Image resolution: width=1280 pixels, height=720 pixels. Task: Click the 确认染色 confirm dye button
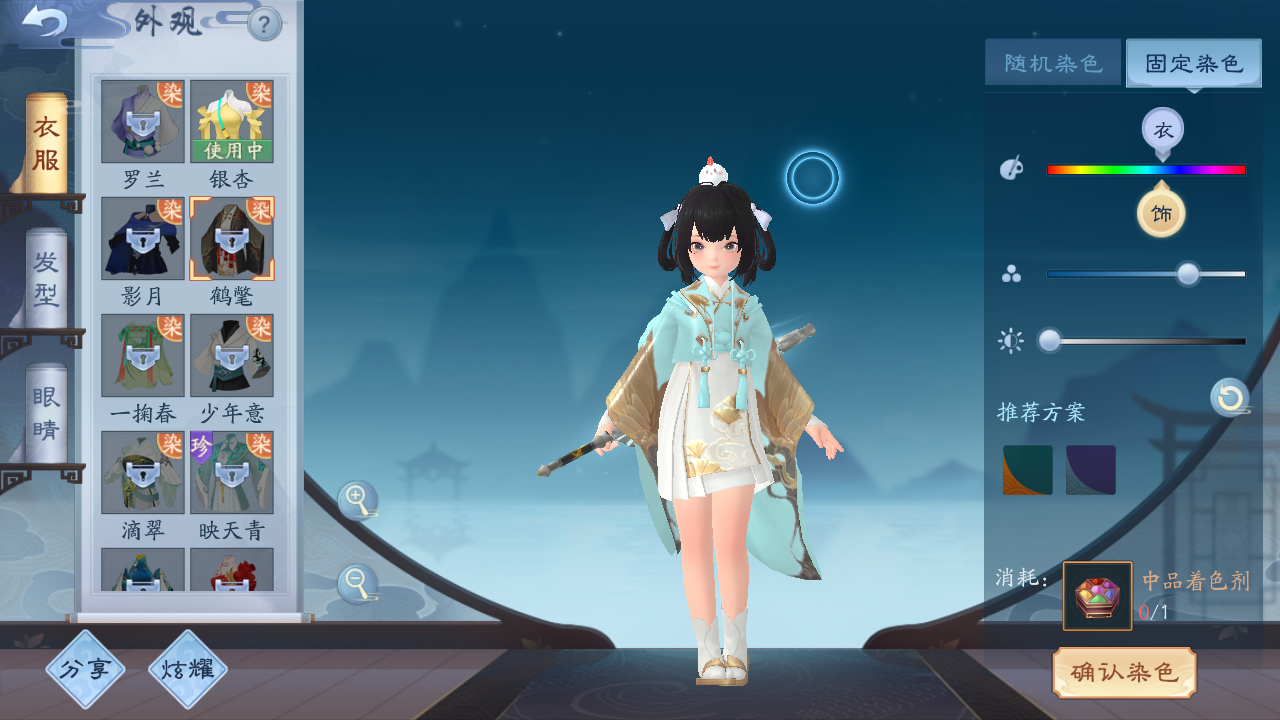(x=1124, y=673)
